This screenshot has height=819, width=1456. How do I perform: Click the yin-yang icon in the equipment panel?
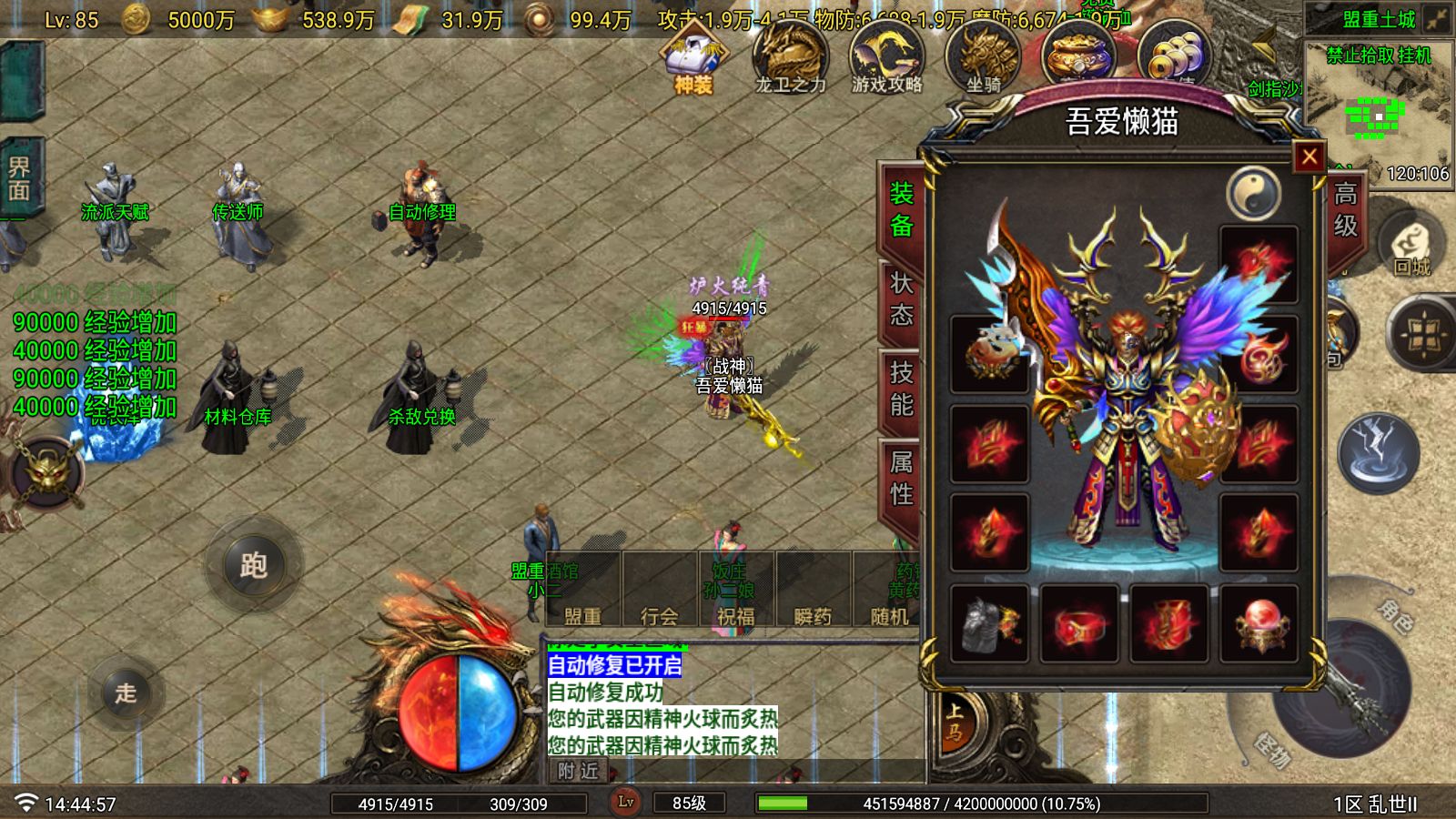(1253, 192)
